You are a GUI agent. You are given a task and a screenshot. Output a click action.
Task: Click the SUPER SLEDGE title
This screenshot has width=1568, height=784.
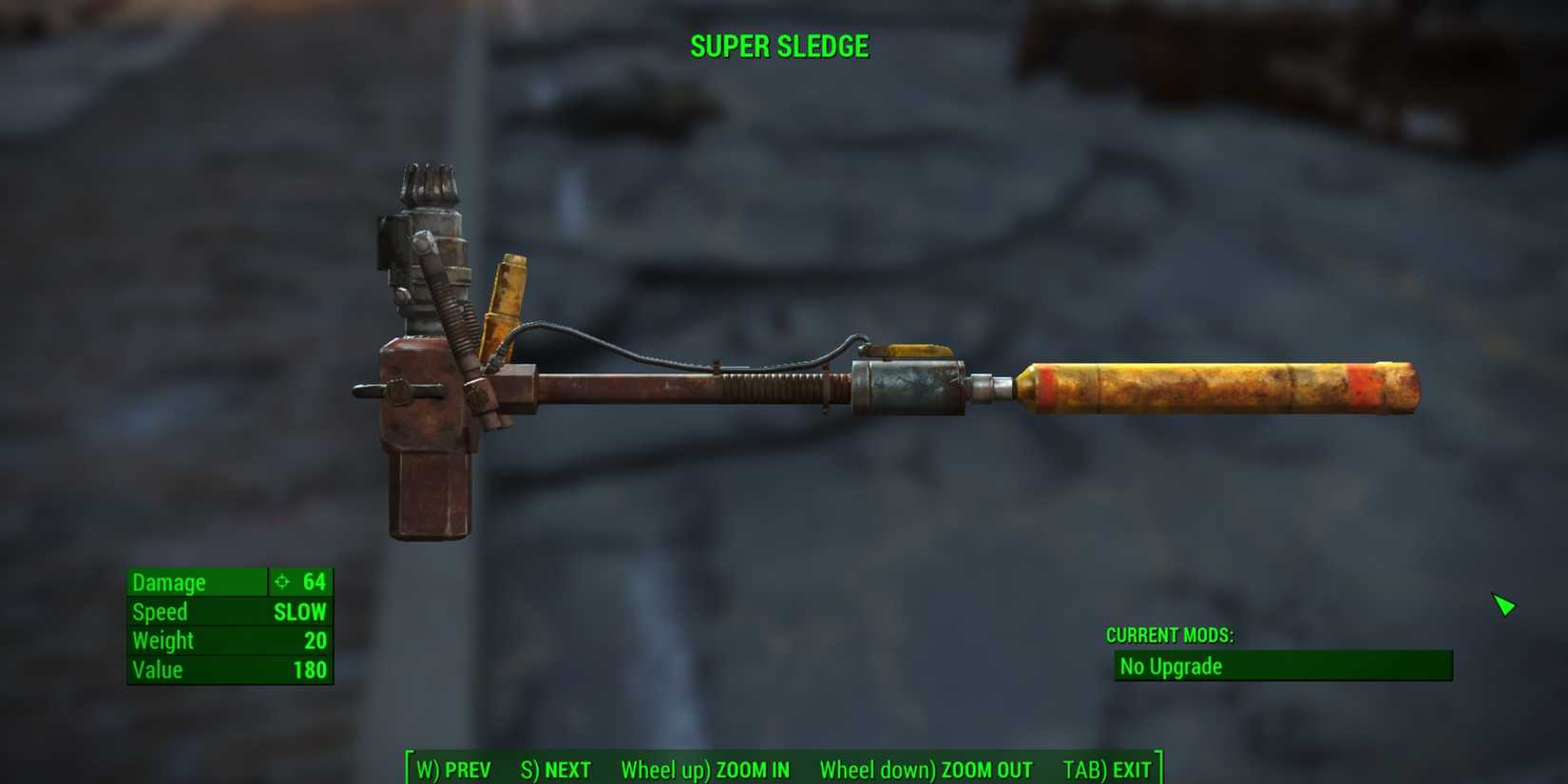pos(779,45)
